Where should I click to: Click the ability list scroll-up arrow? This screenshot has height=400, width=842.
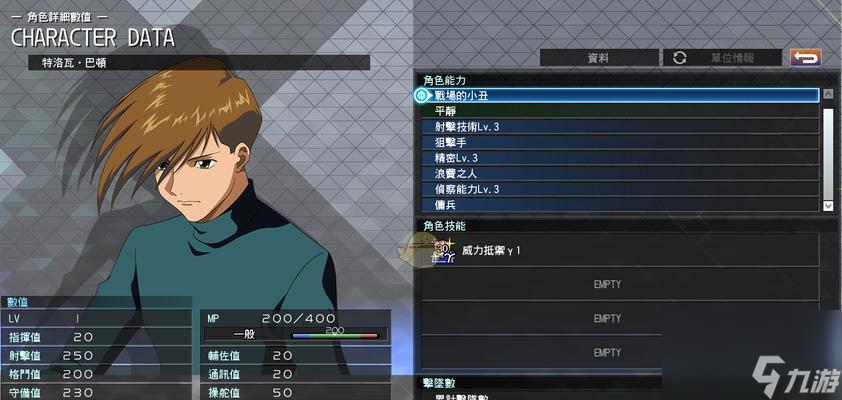click(827, 96)
